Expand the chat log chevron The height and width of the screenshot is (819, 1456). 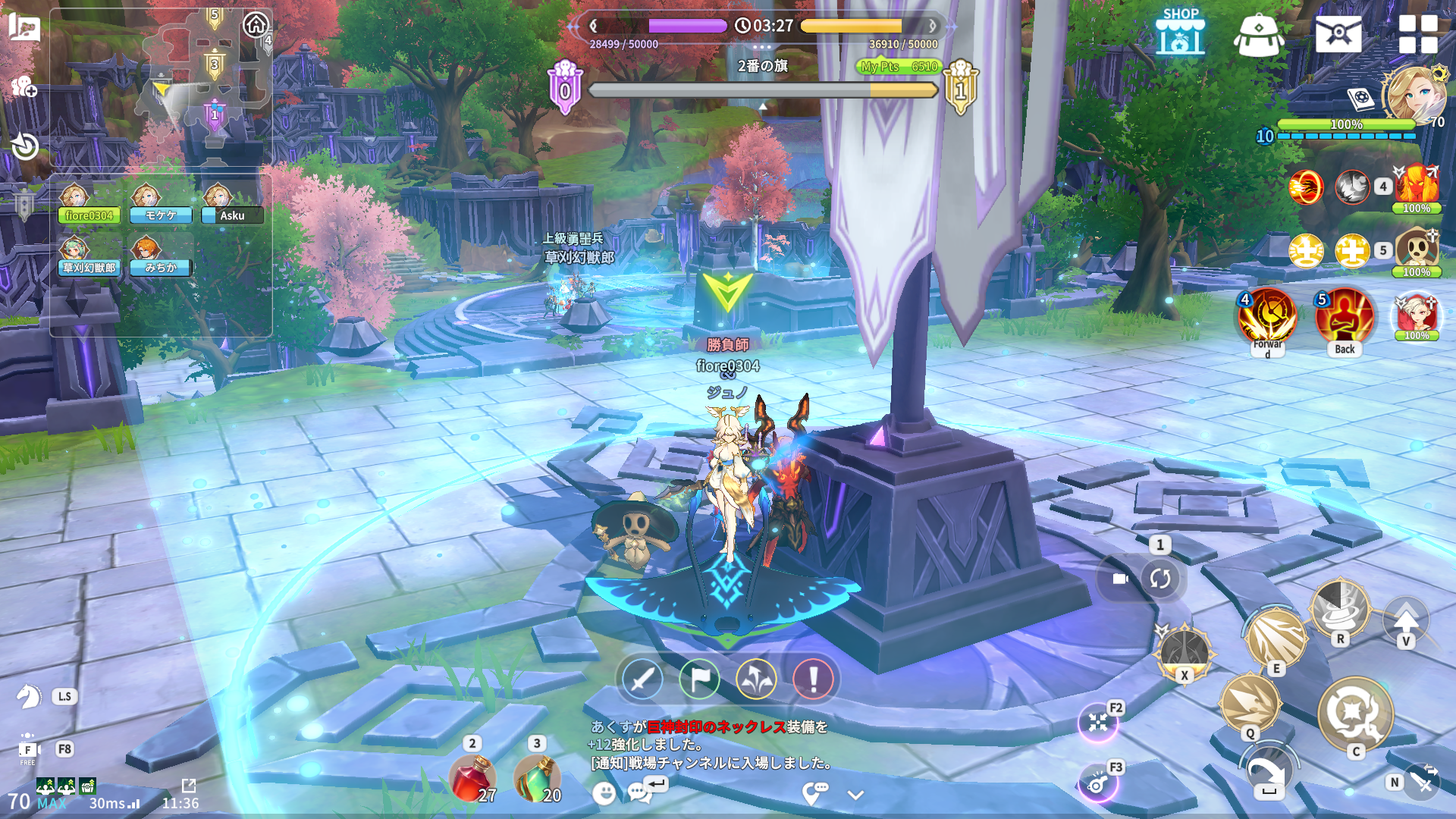pyautogui.click(x=855, y=795)
